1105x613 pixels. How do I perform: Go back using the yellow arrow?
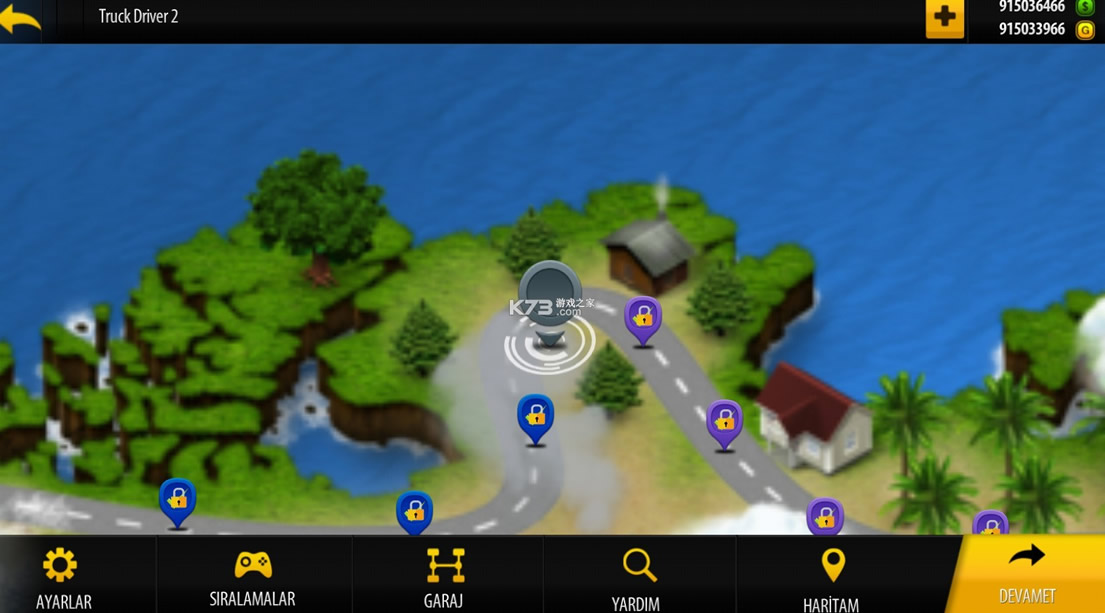pos(21,20)
